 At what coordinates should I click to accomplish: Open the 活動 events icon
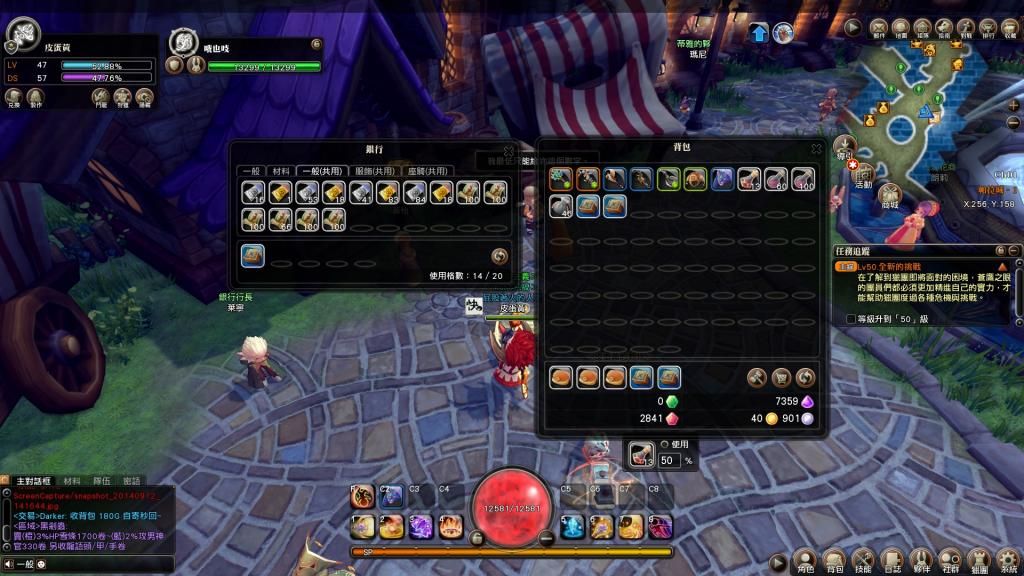coord(864,172)
